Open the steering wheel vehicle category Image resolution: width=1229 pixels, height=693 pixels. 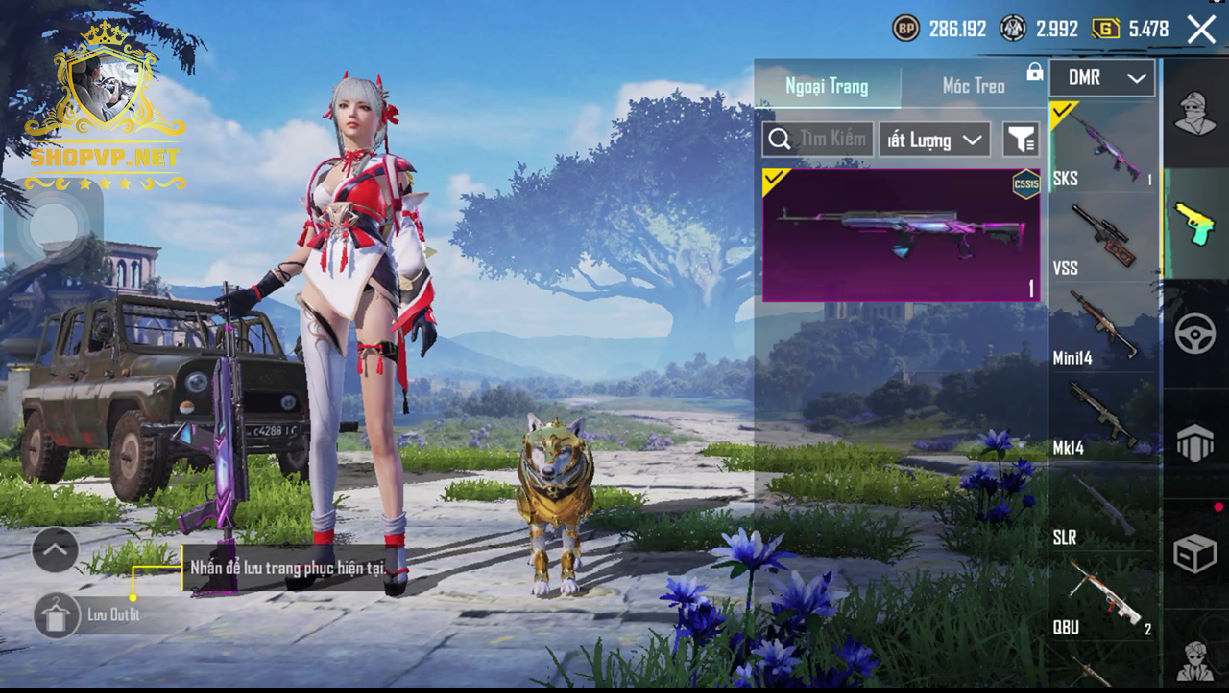click(x=1195, y=333)
